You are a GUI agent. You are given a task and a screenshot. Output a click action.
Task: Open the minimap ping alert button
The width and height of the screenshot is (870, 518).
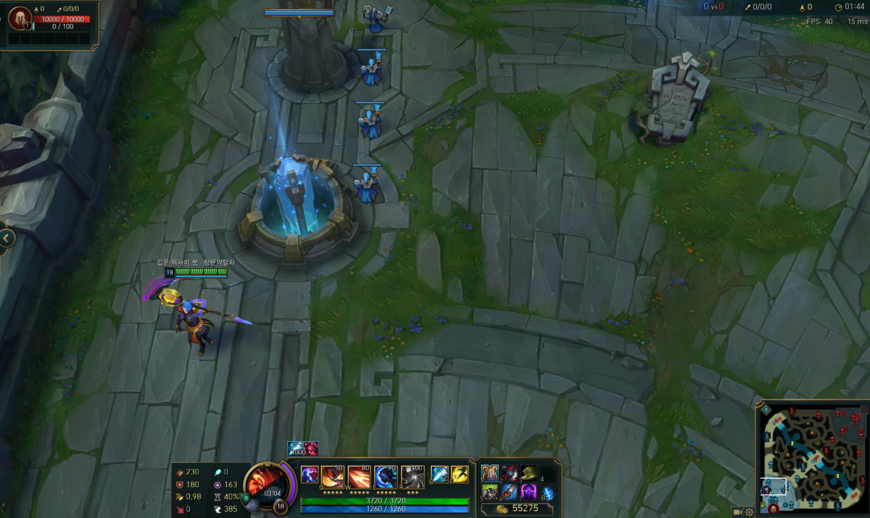point(765,410)
